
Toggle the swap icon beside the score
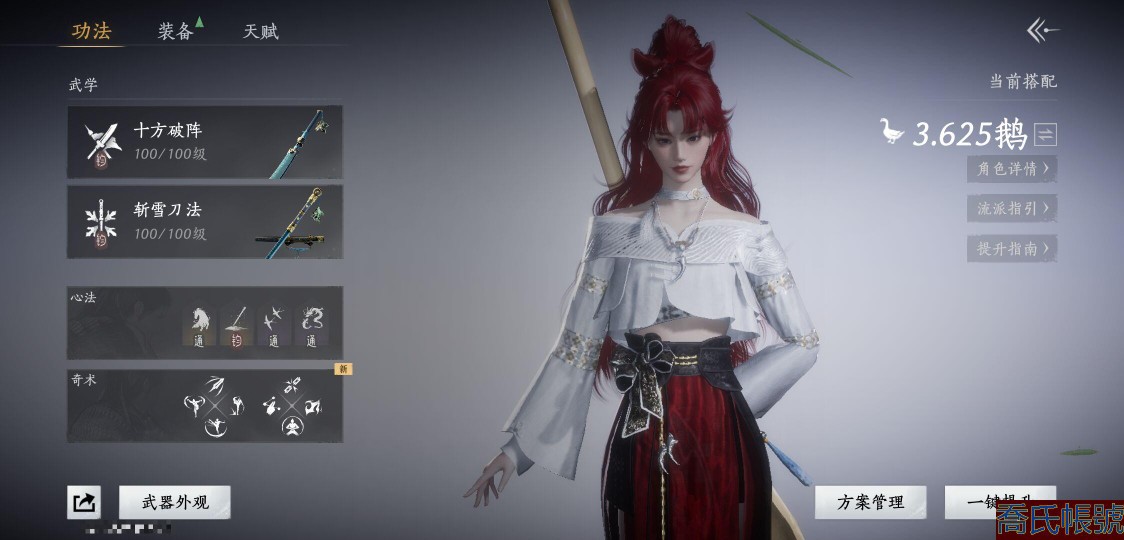pos(1045,134)
